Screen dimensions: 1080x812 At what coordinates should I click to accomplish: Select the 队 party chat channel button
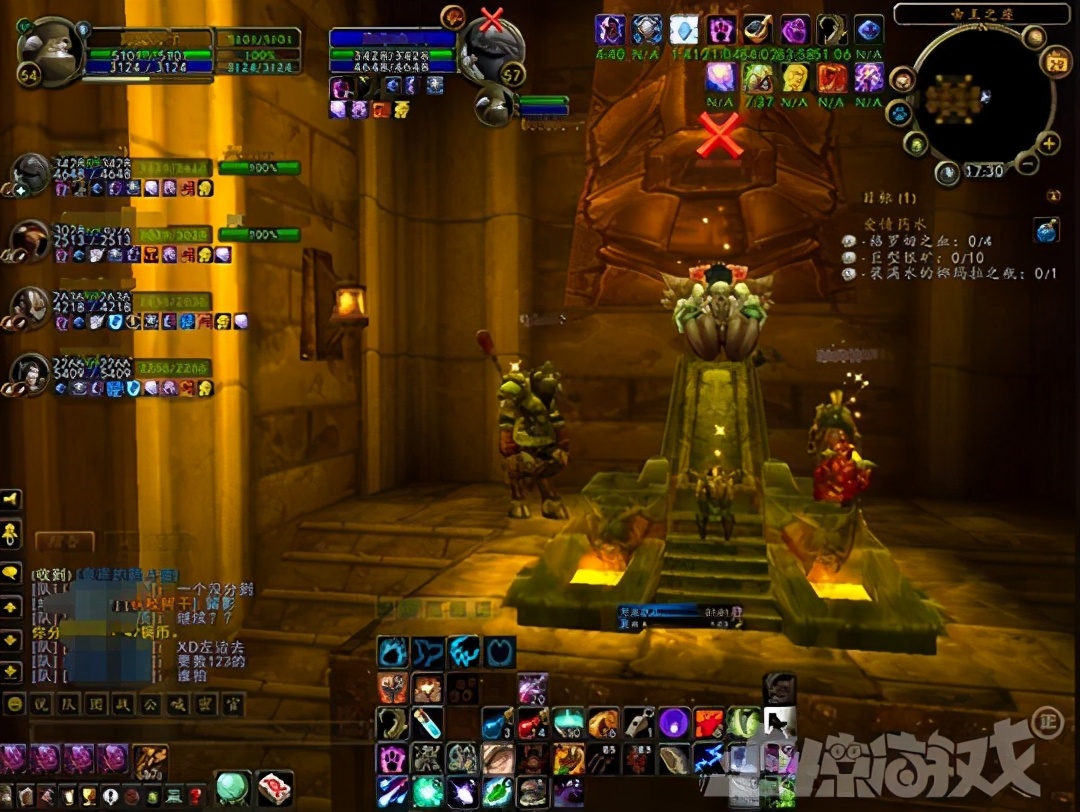click(68, 703)
